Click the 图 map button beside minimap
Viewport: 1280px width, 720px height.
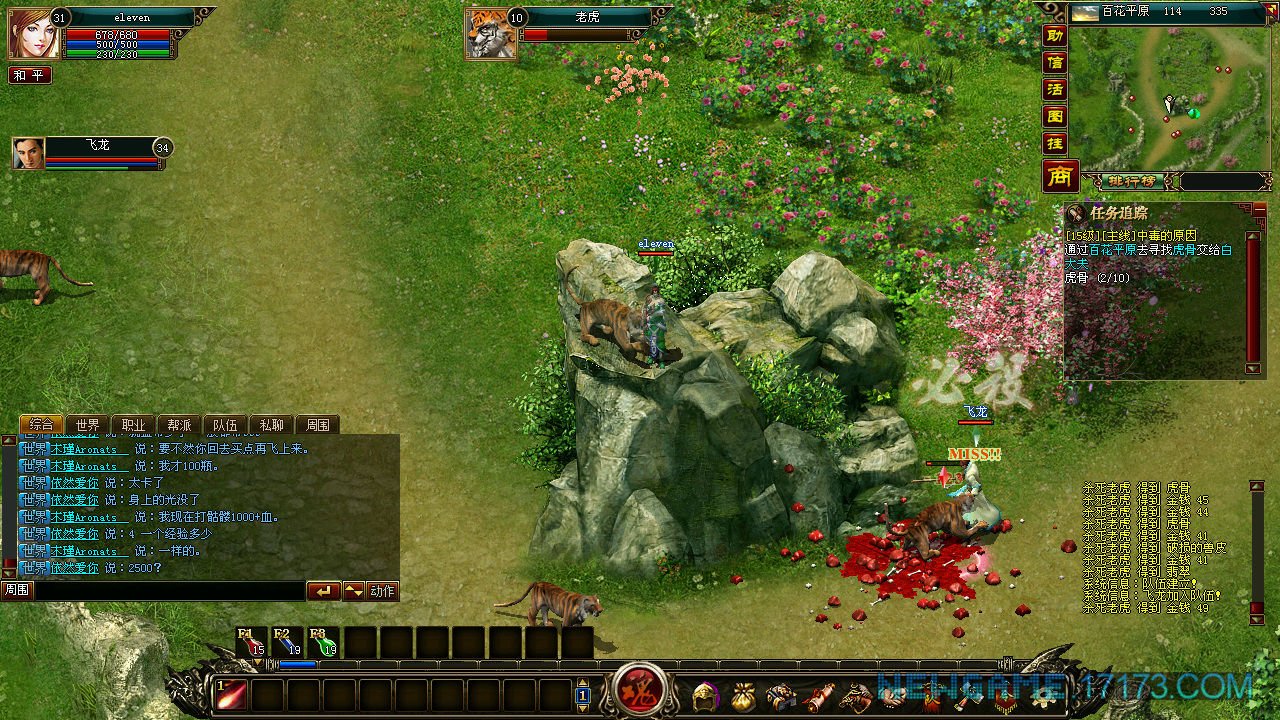click(1055, 116)
